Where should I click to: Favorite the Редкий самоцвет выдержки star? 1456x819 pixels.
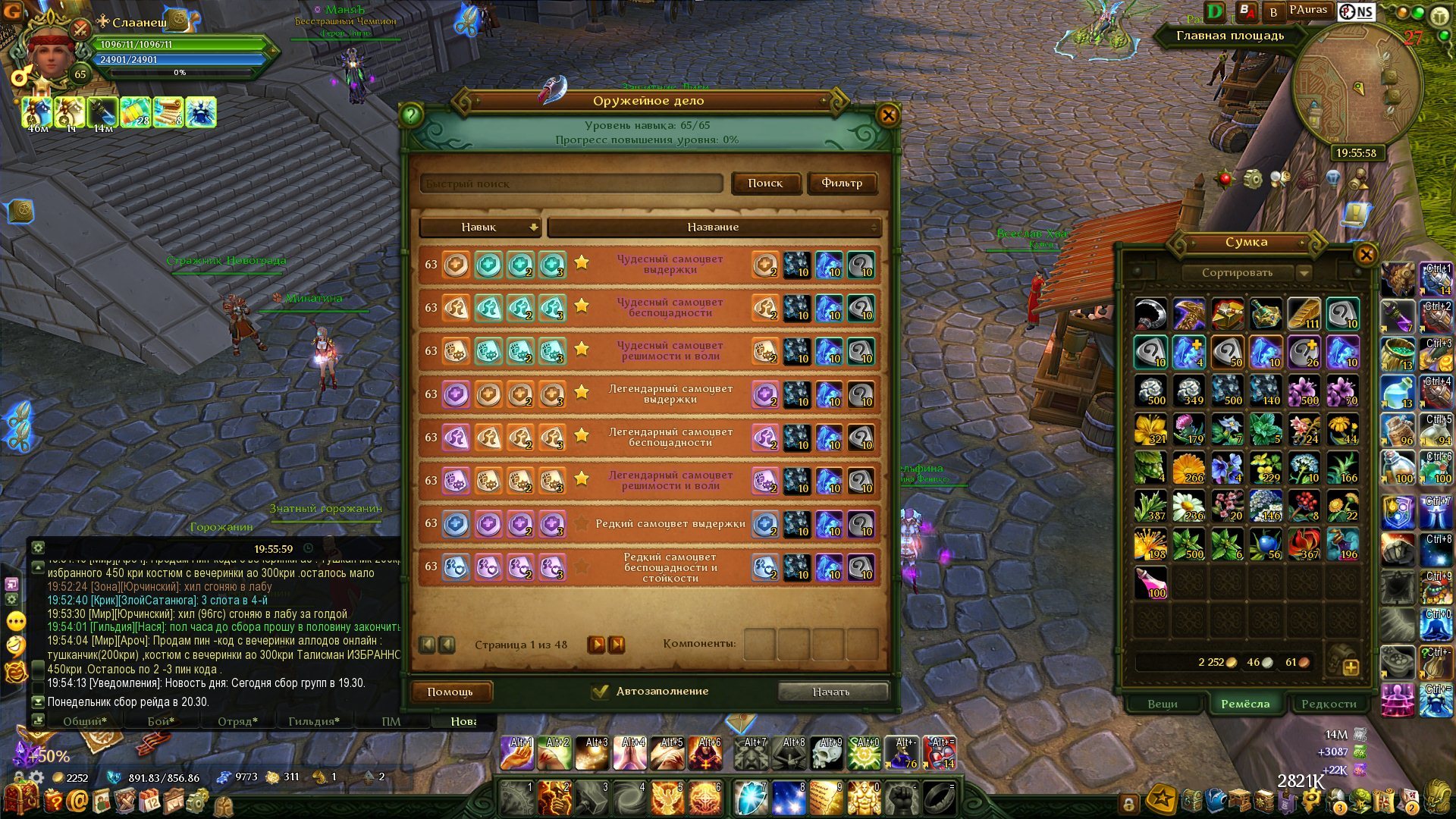tap(582, 524)
